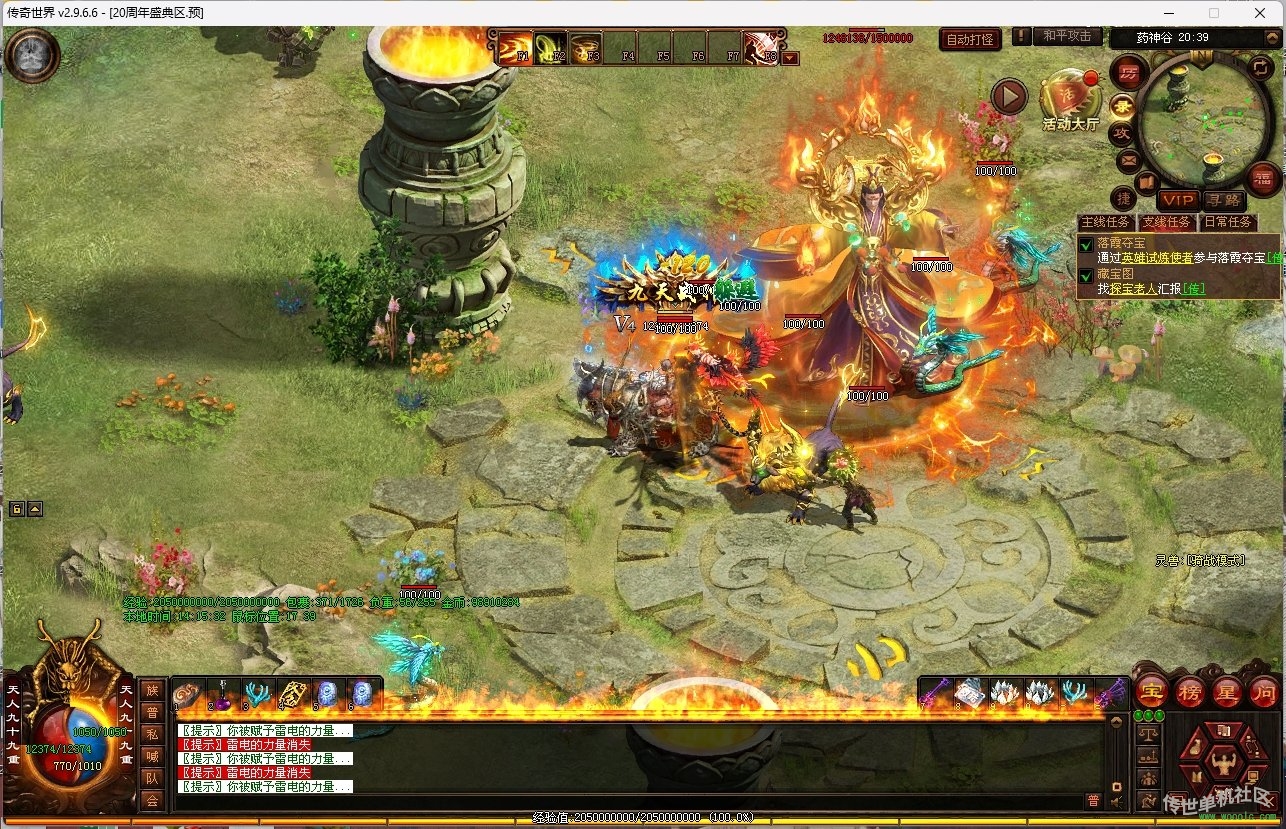Follow the 探宝老人 quest link

[1134, 288]
